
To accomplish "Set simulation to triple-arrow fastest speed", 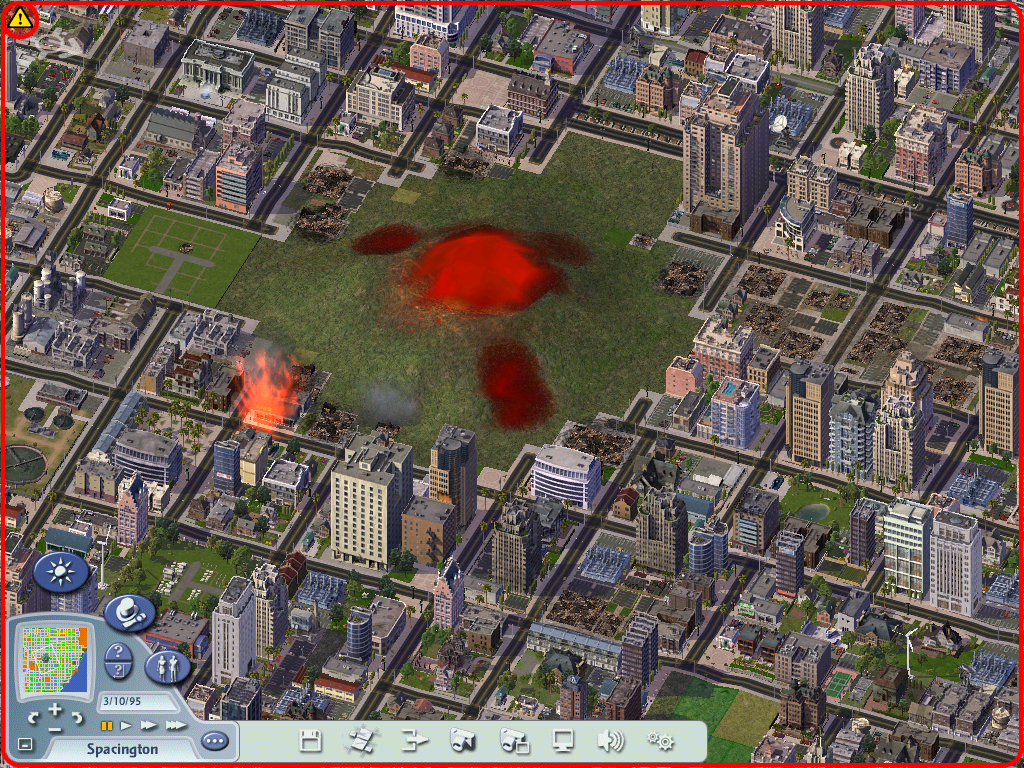I will point(176,725).
